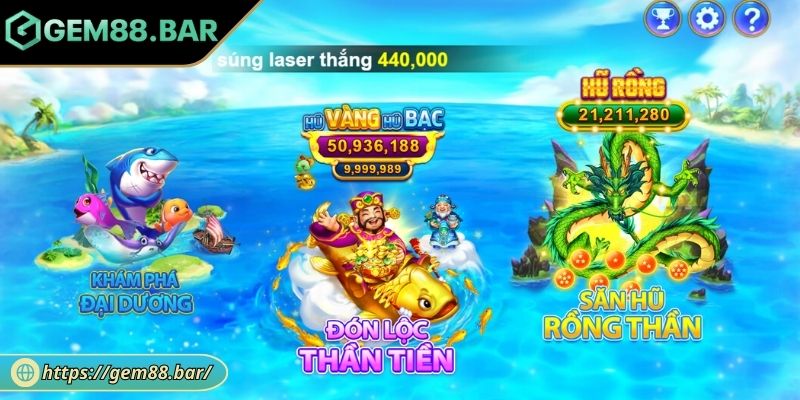This screenshot has width=800, height=400.
Task: Open the trophy leaderboard
Action: (x=660, y=17)
